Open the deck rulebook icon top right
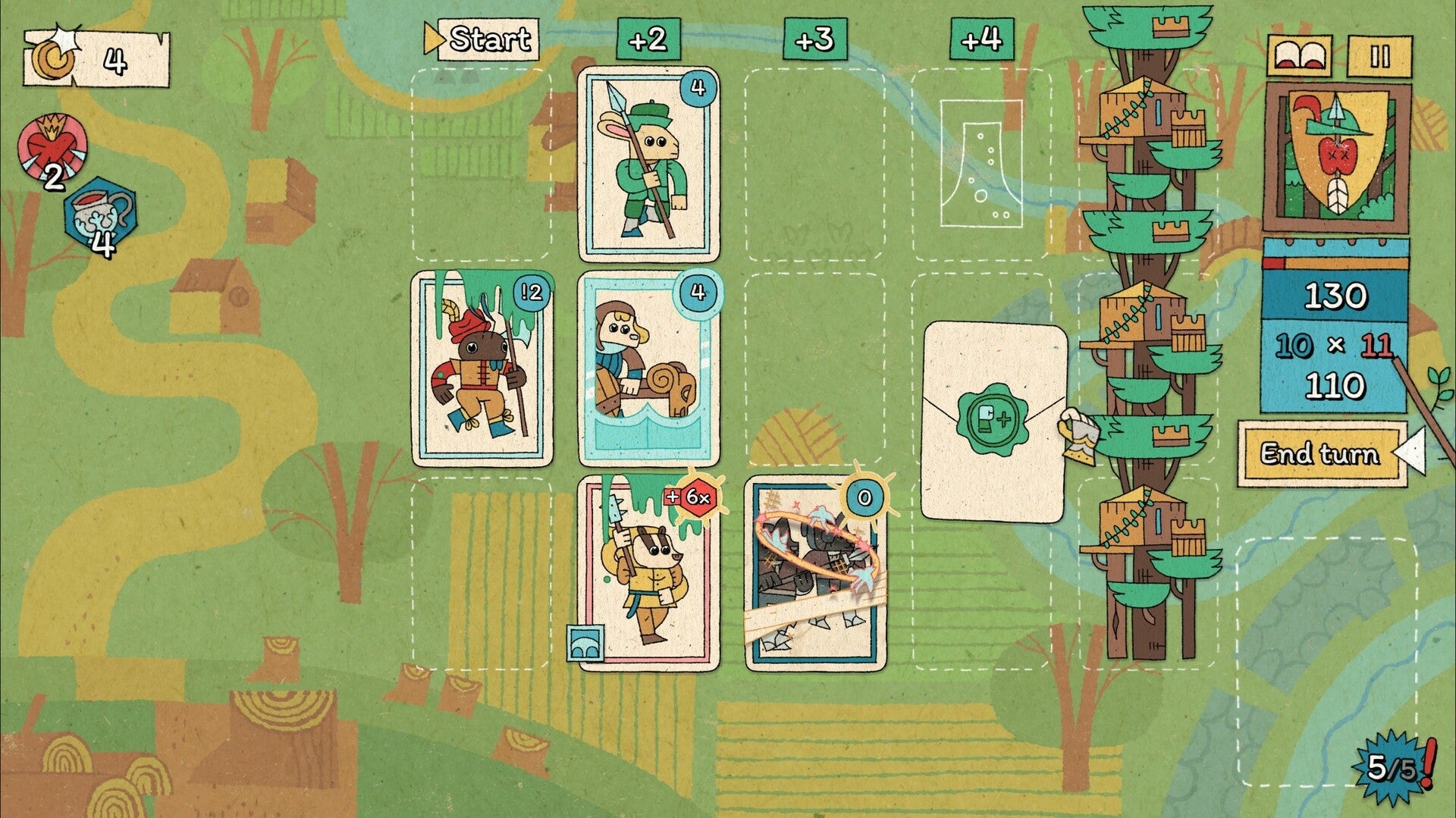This screenshot has height=818, width=1456. (1299, 55)
